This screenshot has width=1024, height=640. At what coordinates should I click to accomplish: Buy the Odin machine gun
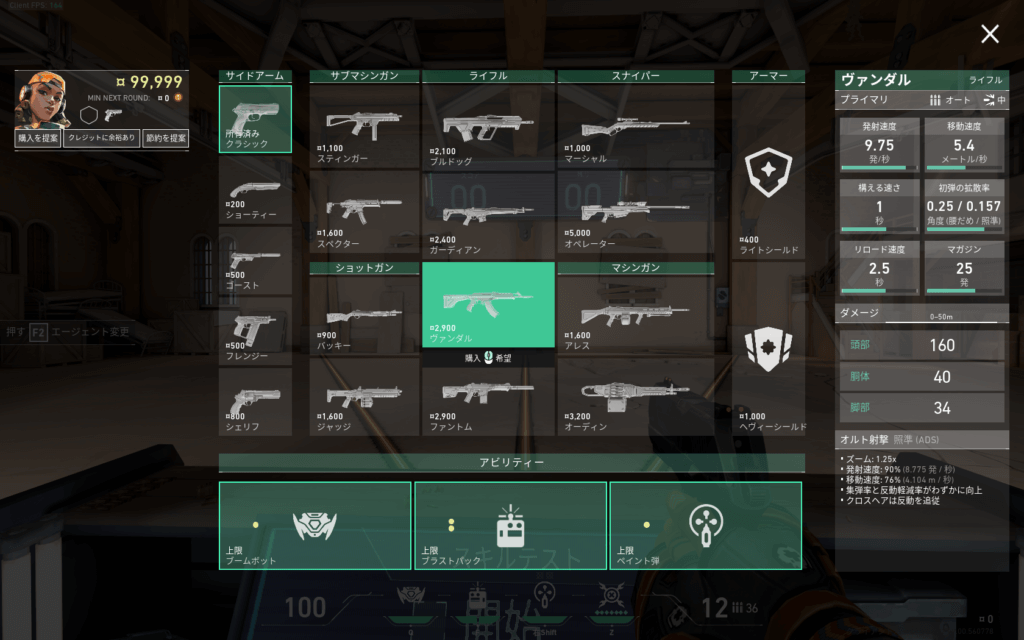635,397
